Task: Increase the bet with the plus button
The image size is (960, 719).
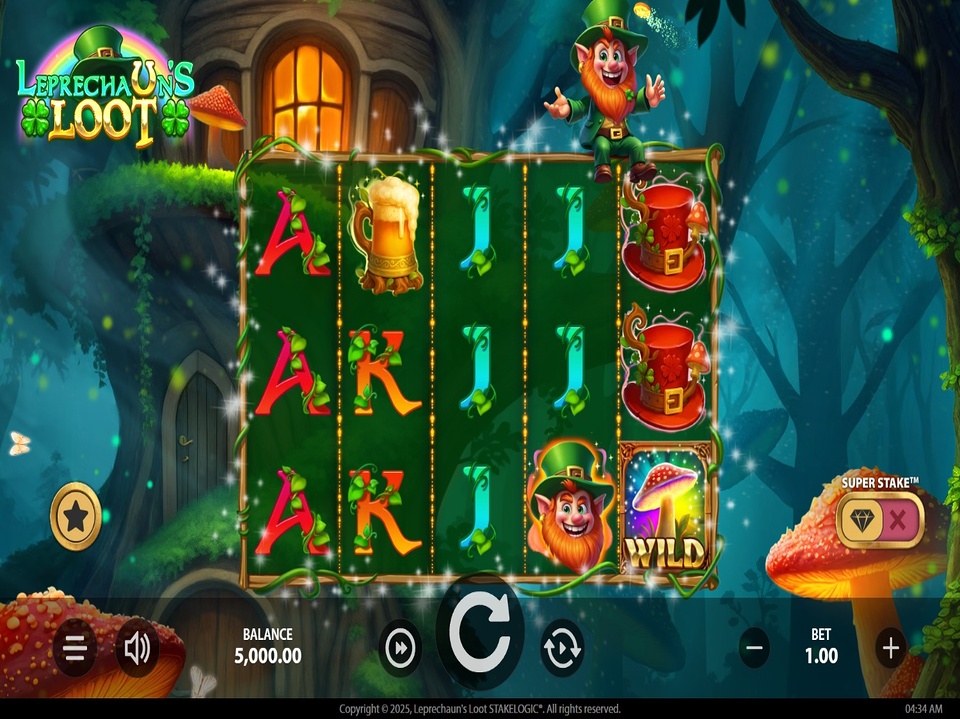Action: coord(891,648)
